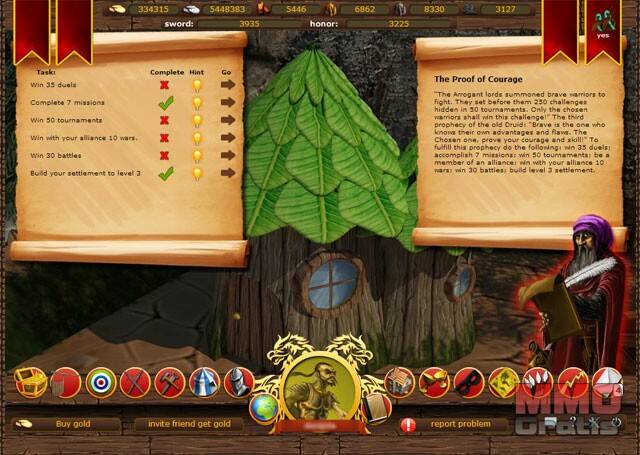640x455 pixels.
Task: Click the armored knight icon
Action: [238, 382]
